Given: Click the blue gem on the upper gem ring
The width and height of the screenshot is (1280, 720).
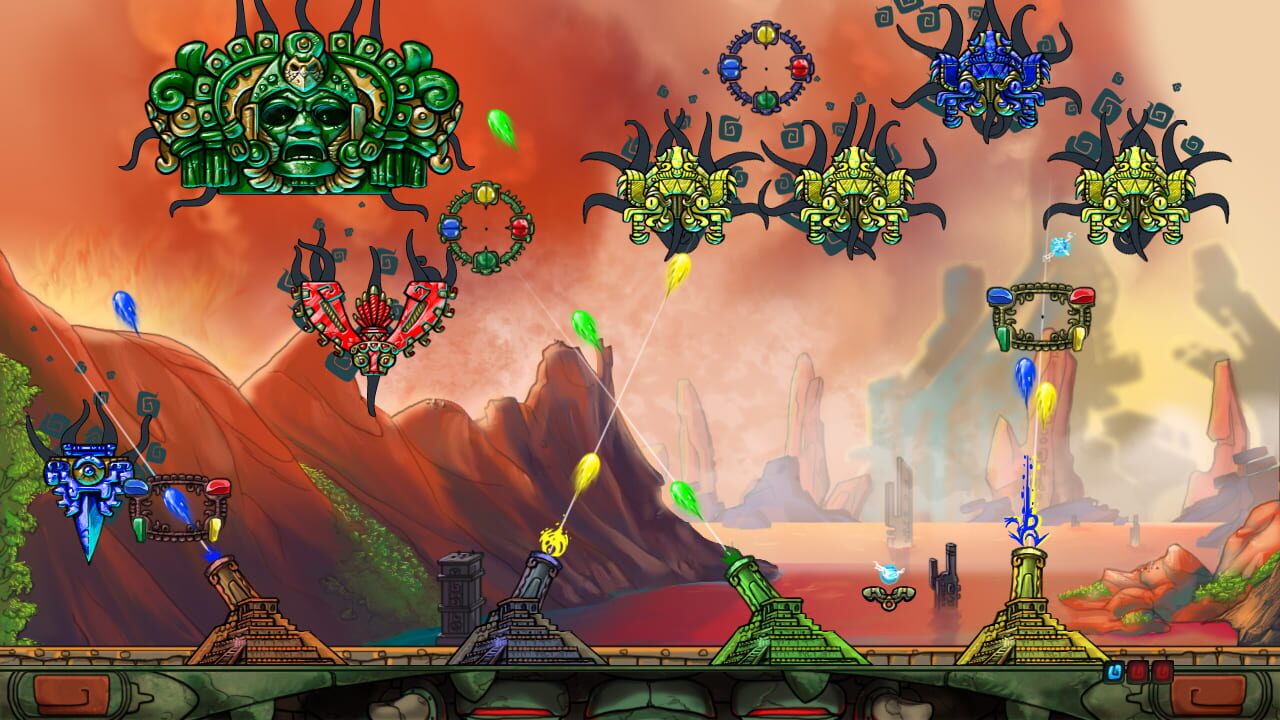Looking at the screenshot, I should [x=729, y=68].
